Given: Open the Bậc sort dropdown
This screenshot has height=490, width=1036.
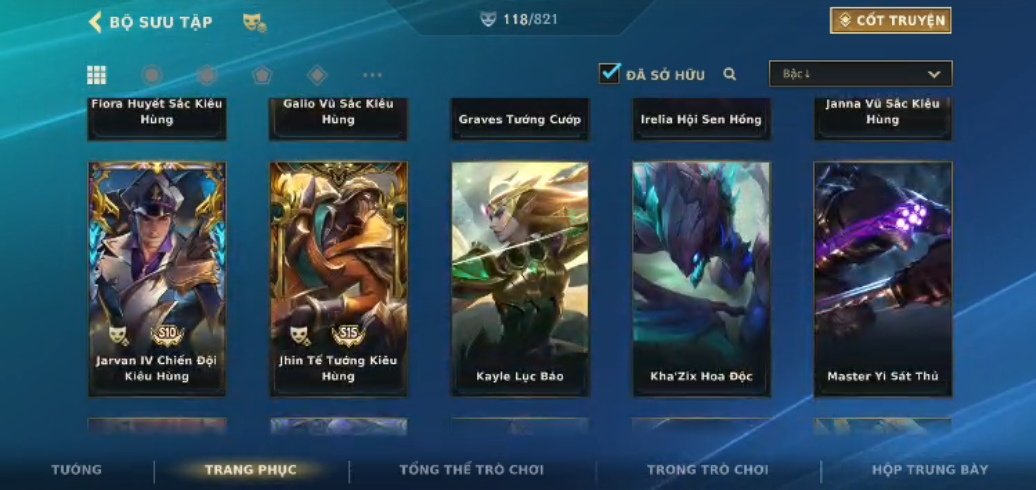Looking at the screenshot, I should coord(860,74).
